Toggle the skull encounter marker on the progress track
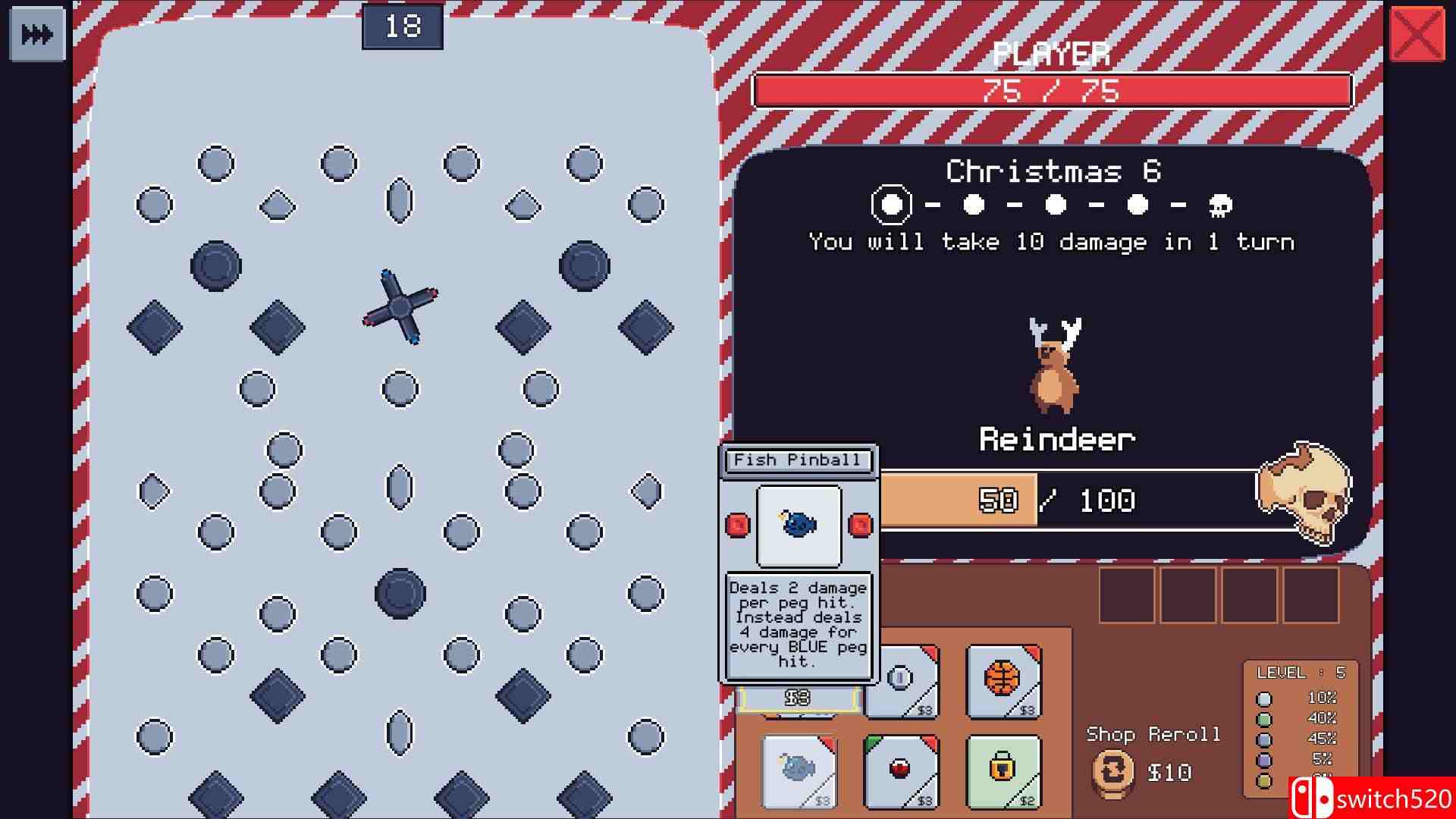 pos(1219,205)
